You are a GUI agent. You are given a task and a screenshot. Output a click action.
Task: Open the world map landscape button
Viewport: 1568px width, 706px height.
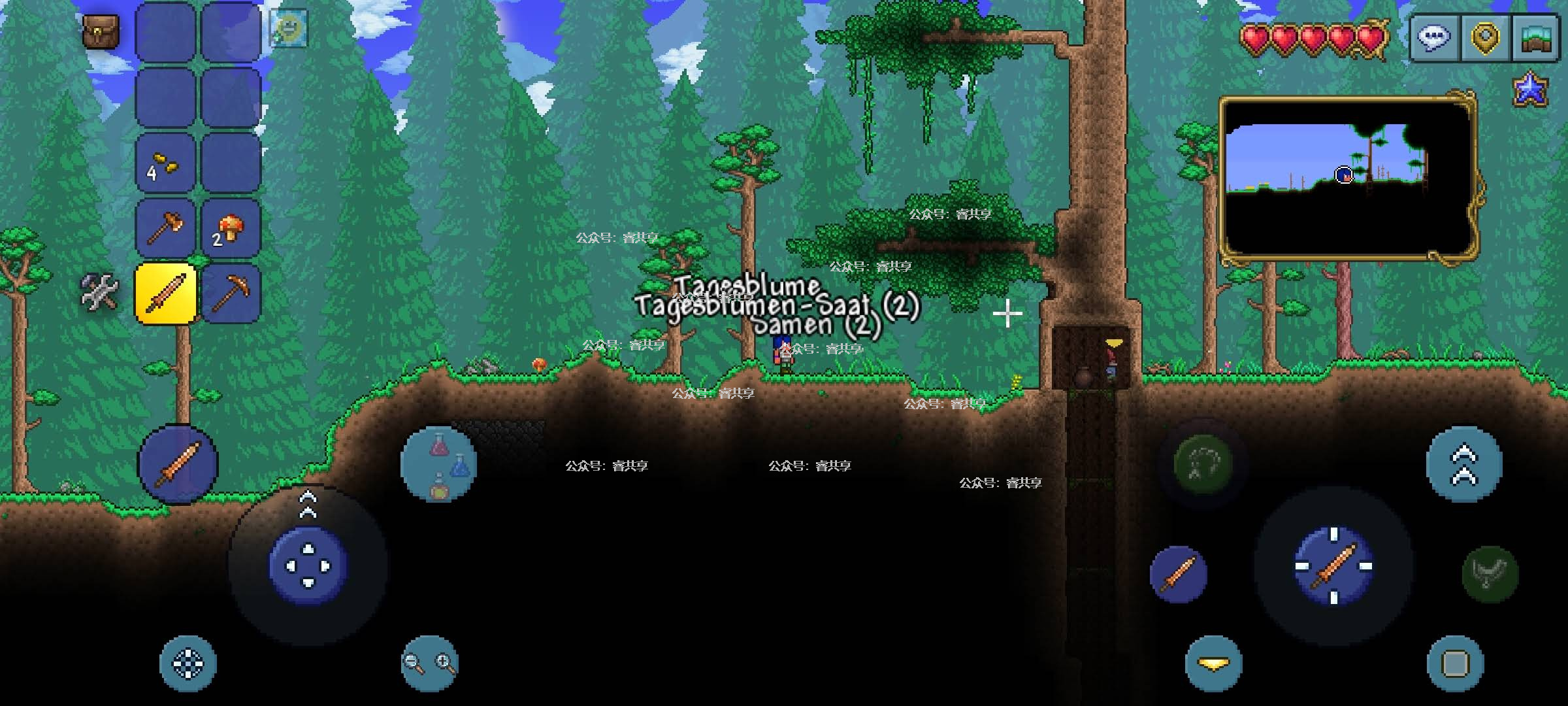(1535, 37)
